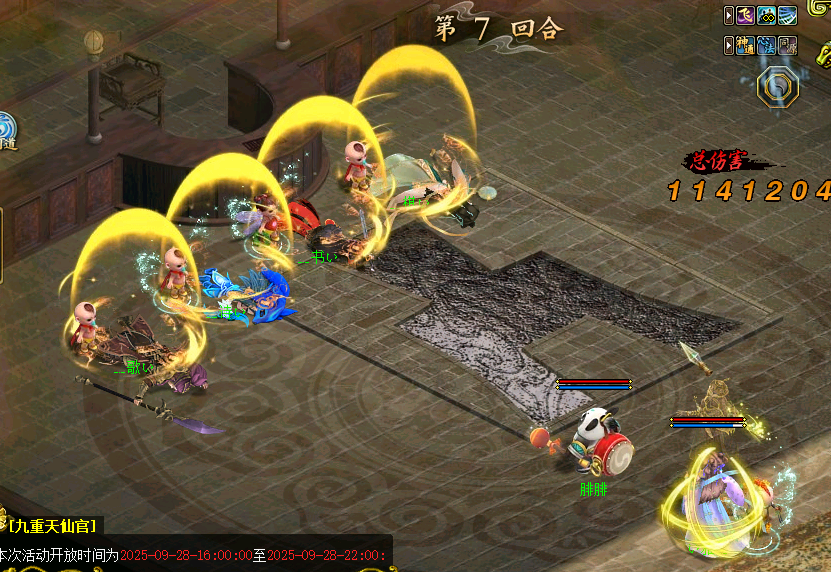Select the 同源 icon

coord(788,45)
